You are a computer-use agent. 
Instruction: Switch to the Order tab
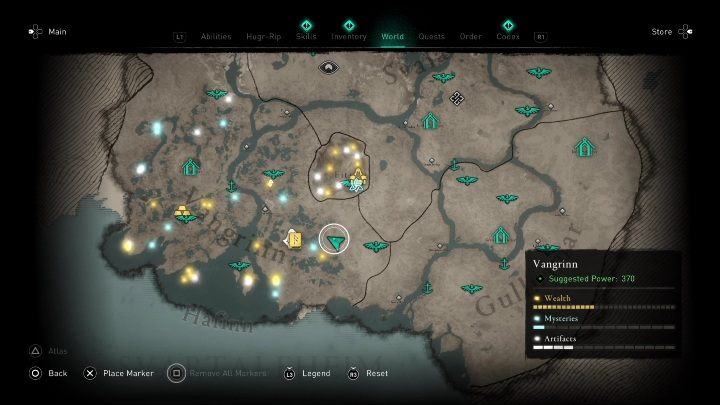coord(470,37)
